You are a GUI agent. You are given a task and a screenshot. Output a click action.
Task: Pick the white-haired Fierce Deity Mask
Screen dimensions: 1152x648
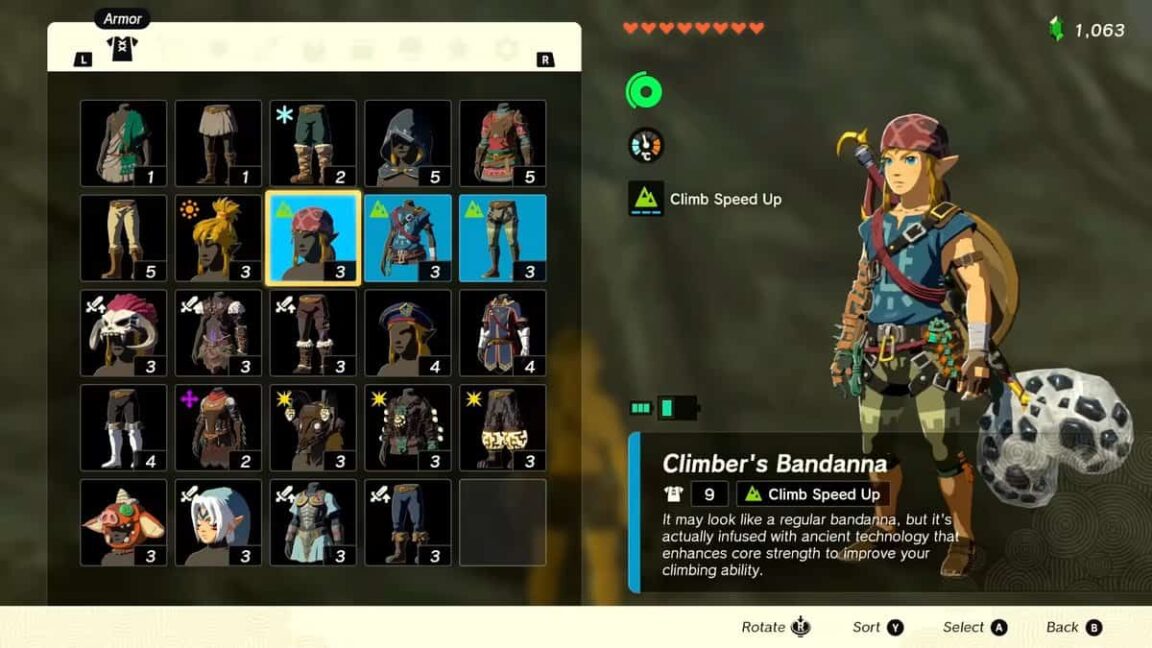pyautogui.click(x=218, y=523)
